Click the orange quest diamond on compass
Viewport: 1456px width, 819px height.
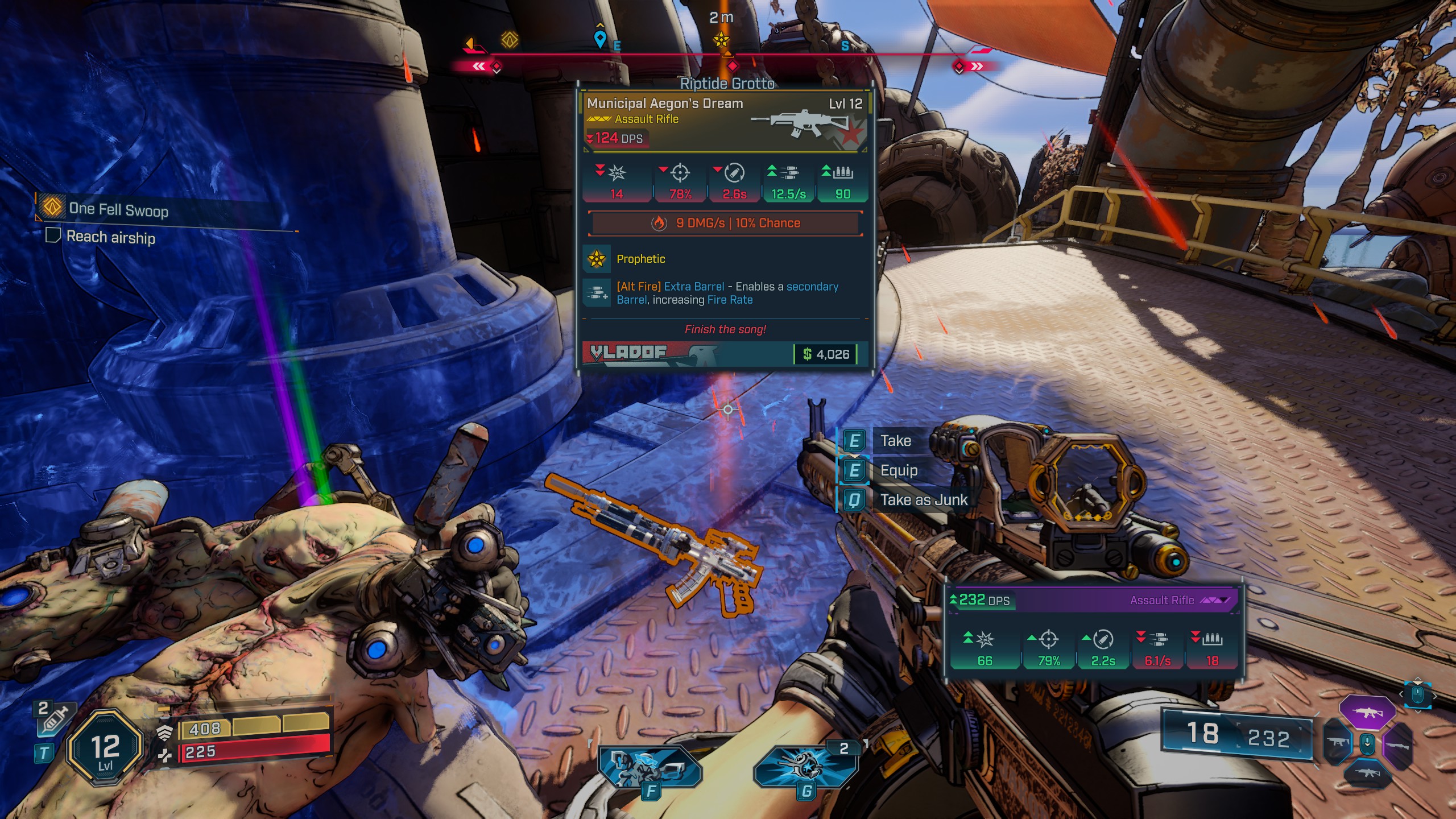click(x=510, y=39)
